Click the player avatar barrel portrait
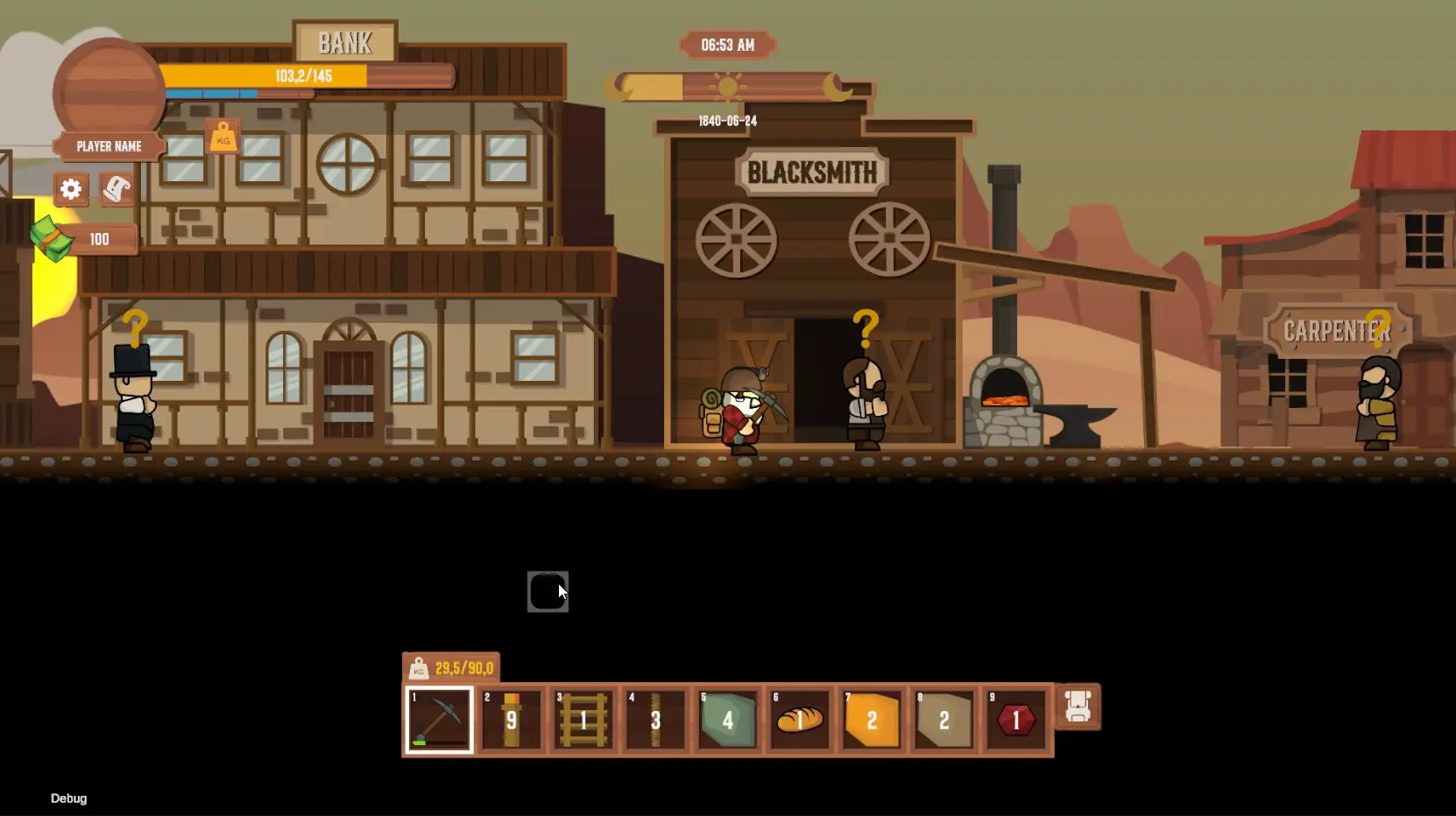Screen dimensions: 1456x816 click(x=109, y=88)
